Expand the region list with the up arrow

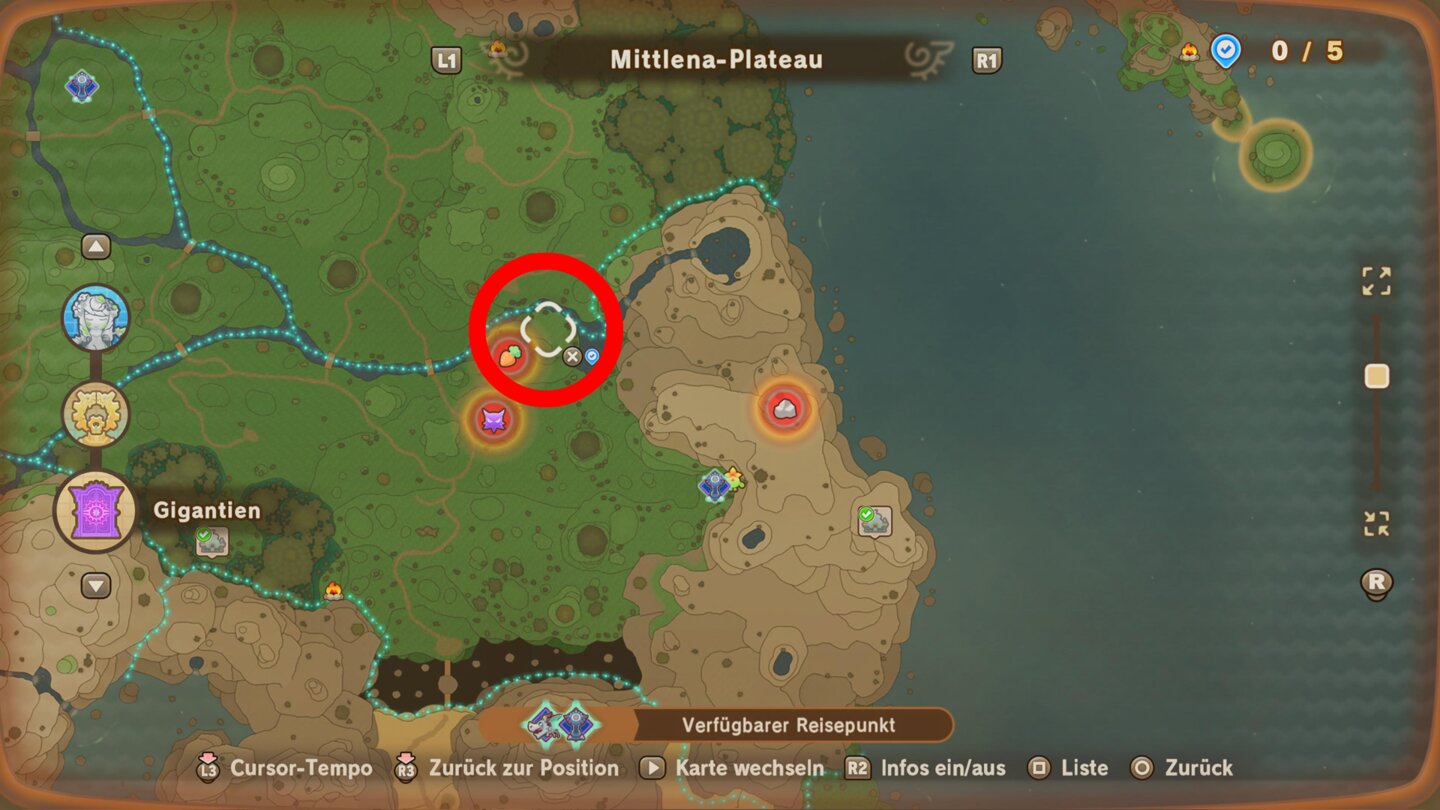pos(95,245)
